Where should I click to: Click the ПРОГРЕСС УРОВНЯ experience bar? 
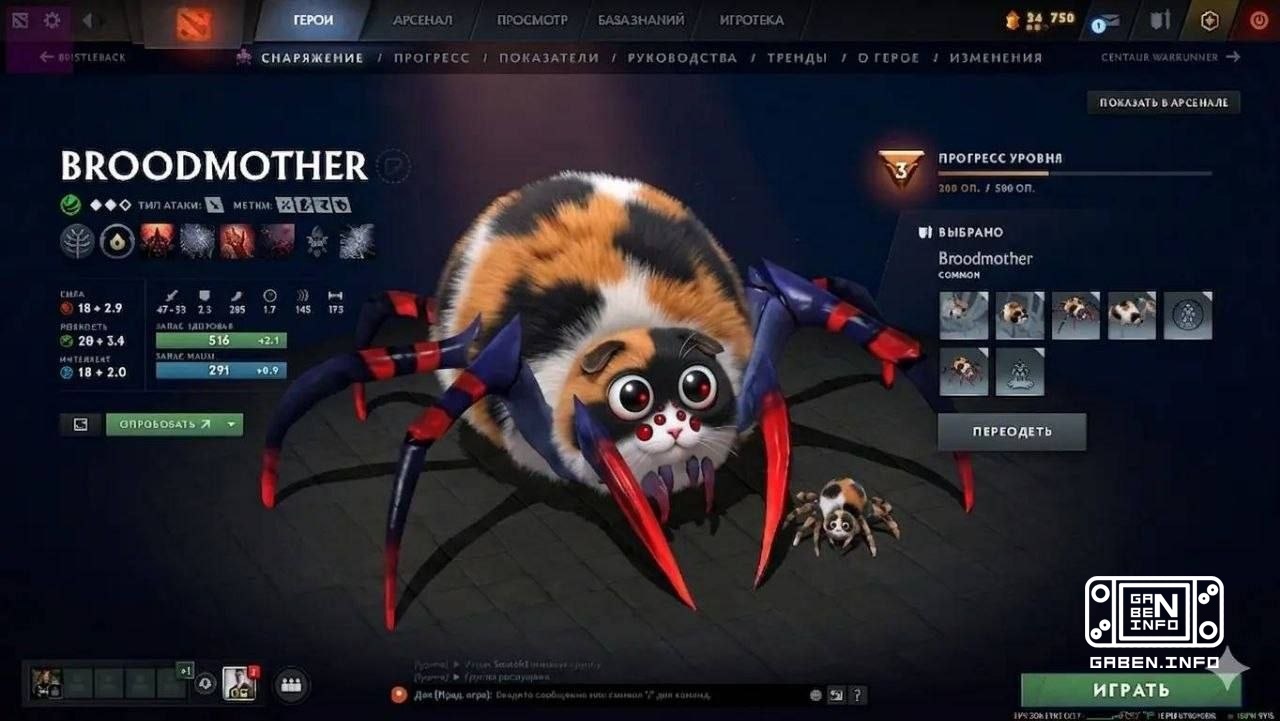coord(1076,176)
